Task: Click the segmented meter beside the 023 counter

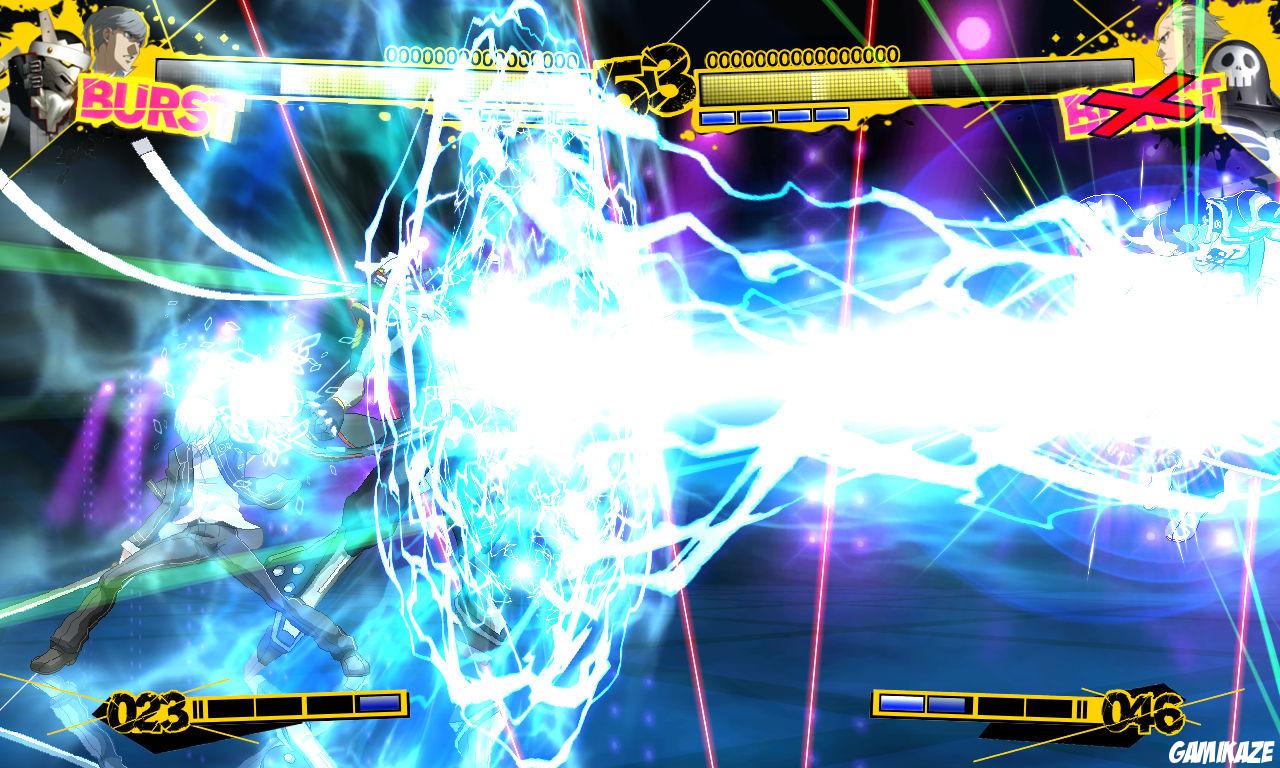Action: [x=290, y=706]
